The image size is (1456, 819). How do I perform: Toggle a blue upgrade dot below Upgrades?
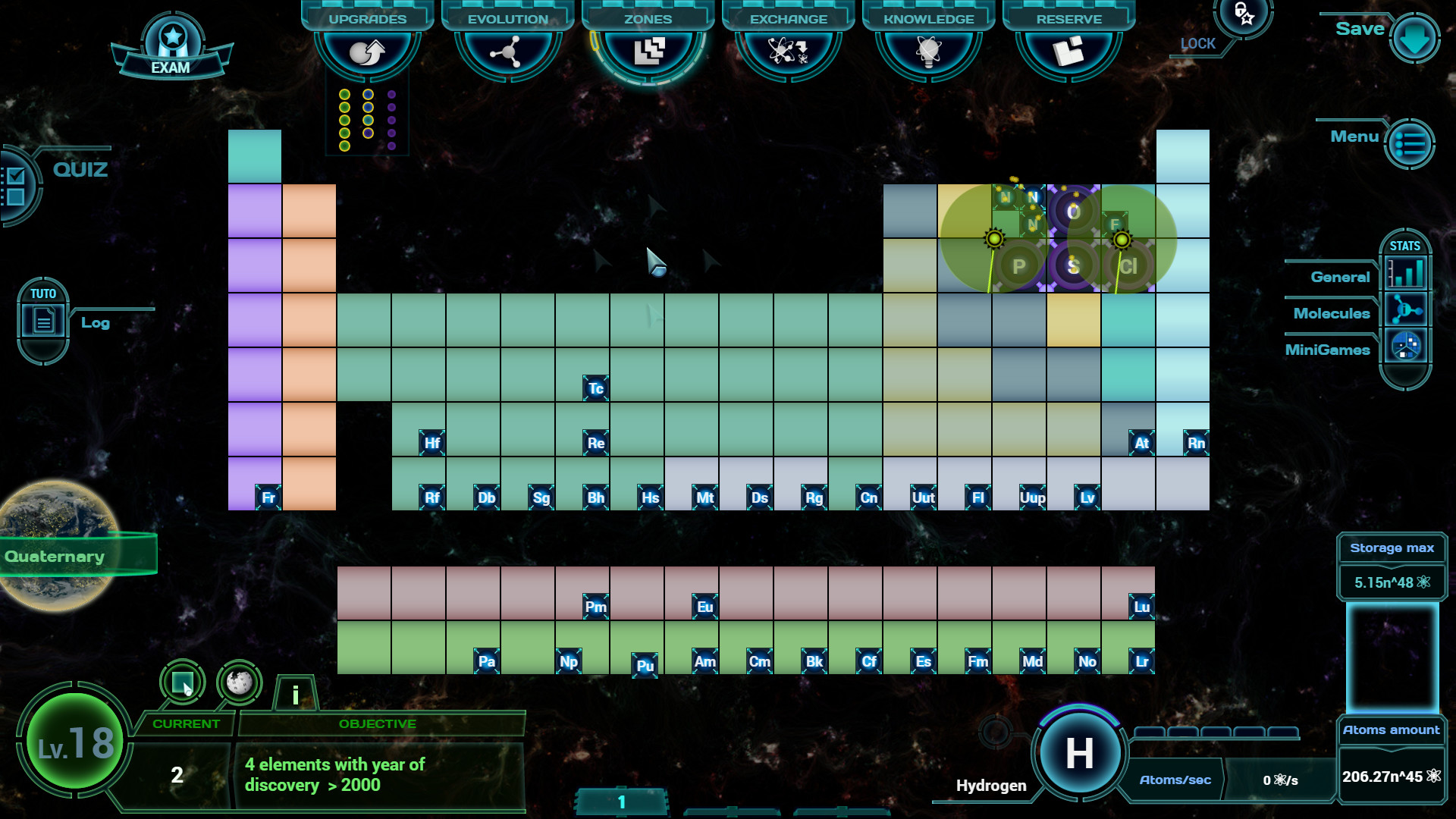(x=369, y=94)
